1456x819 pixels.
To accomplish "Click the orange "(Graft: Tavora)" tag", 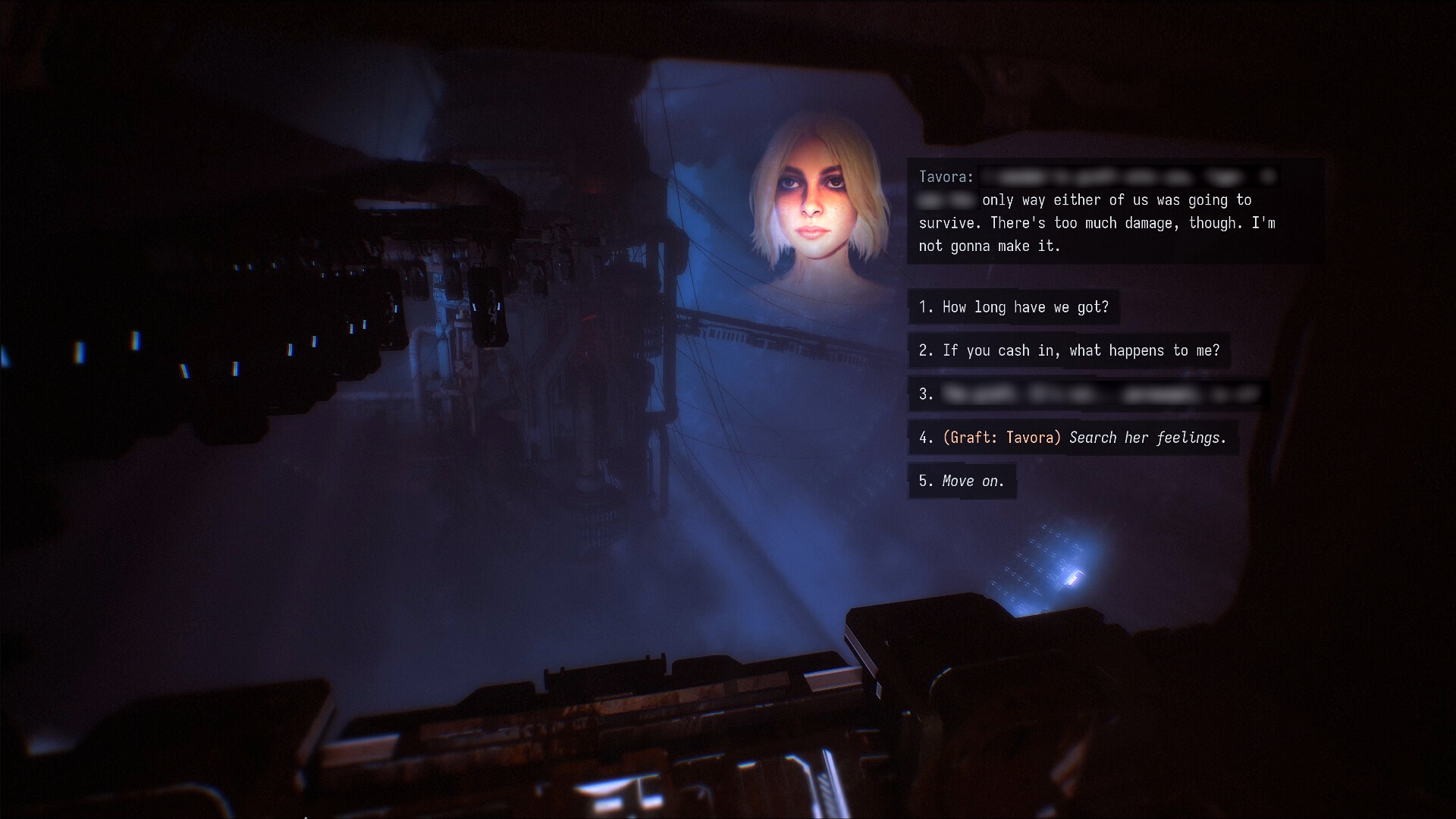I will coord(999,438).
